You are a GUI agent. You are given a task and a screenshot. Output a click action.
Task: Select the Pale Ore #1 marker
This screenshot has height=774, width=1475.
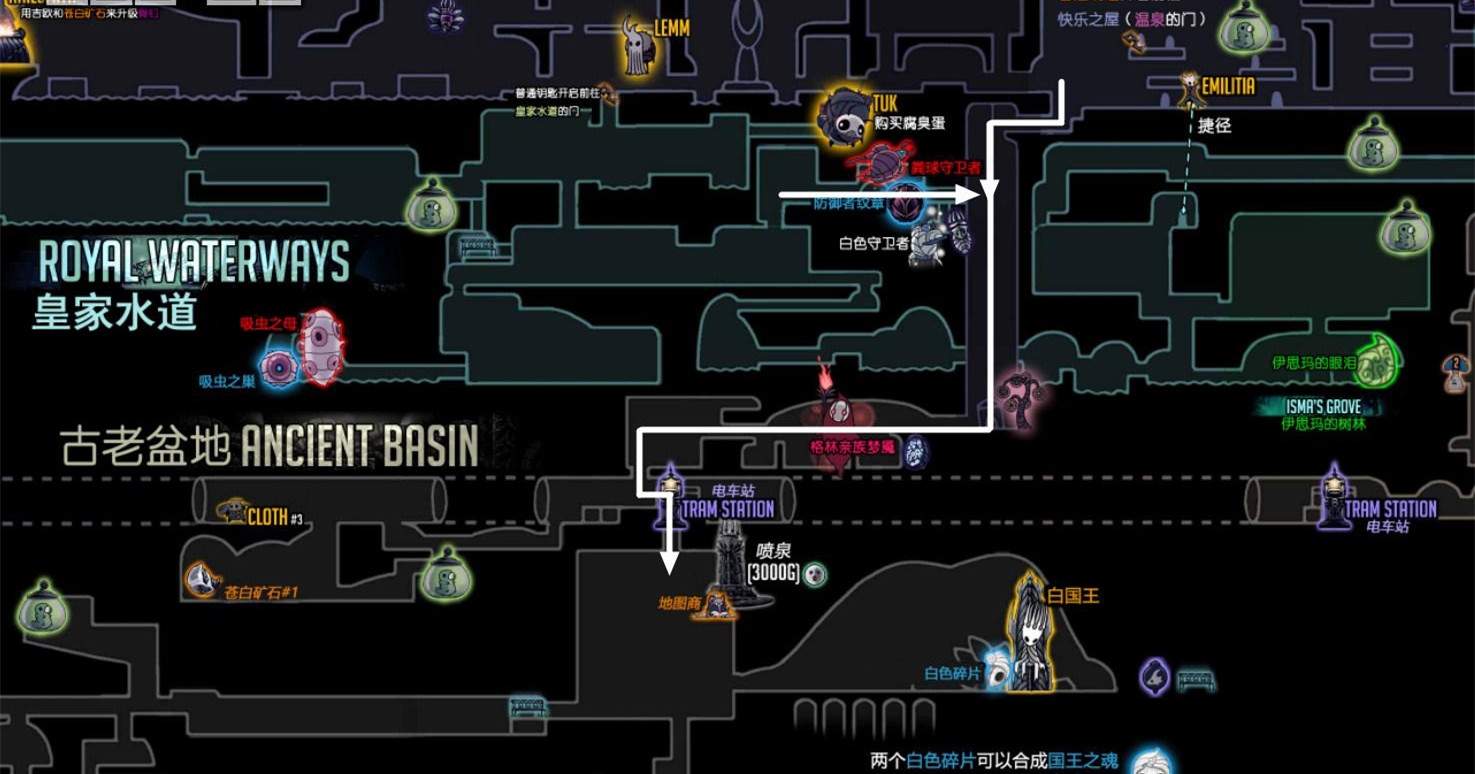click(200, 579)
